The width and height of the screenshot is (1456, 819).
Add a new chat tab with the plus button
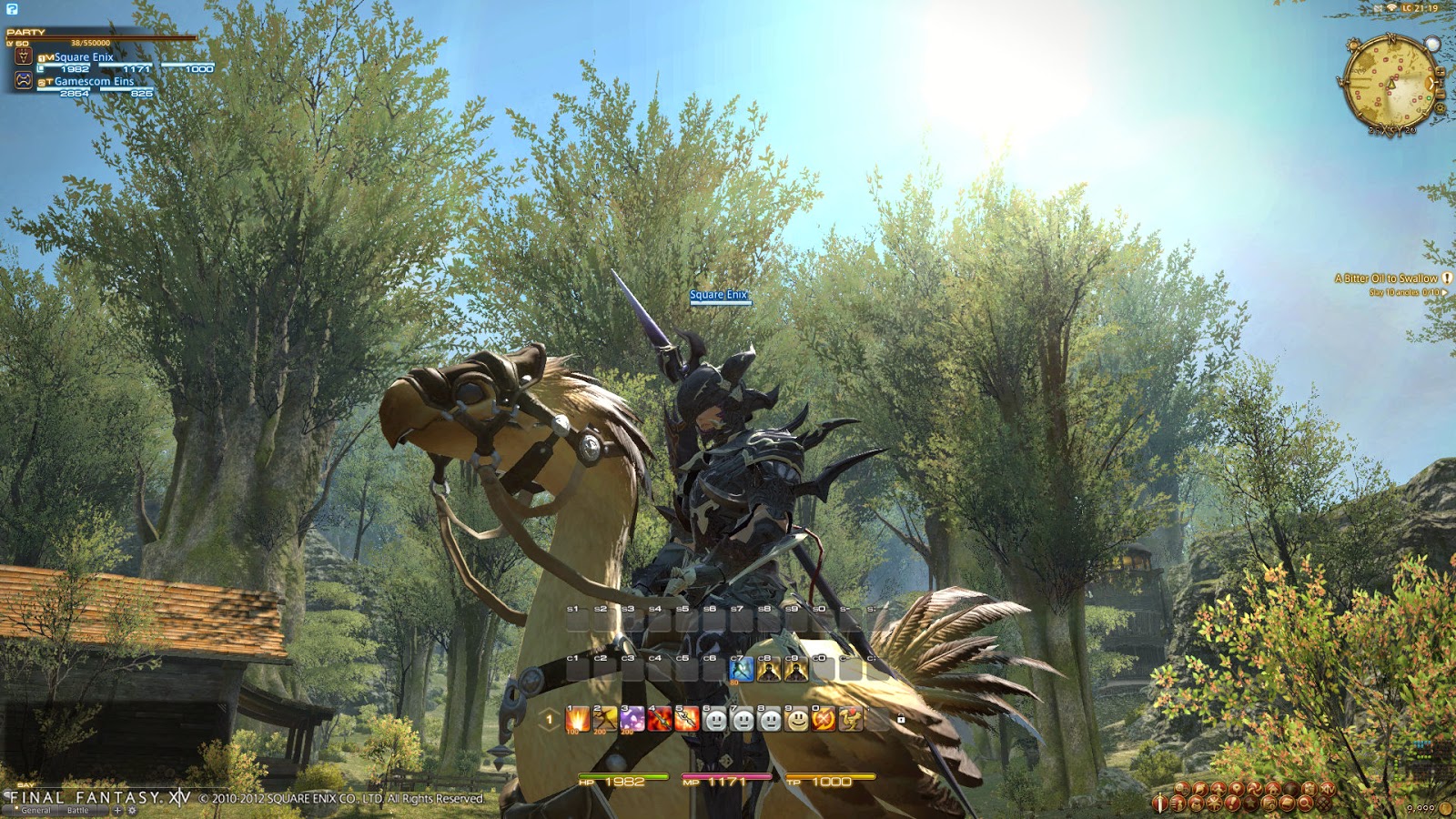click(117, 809)
